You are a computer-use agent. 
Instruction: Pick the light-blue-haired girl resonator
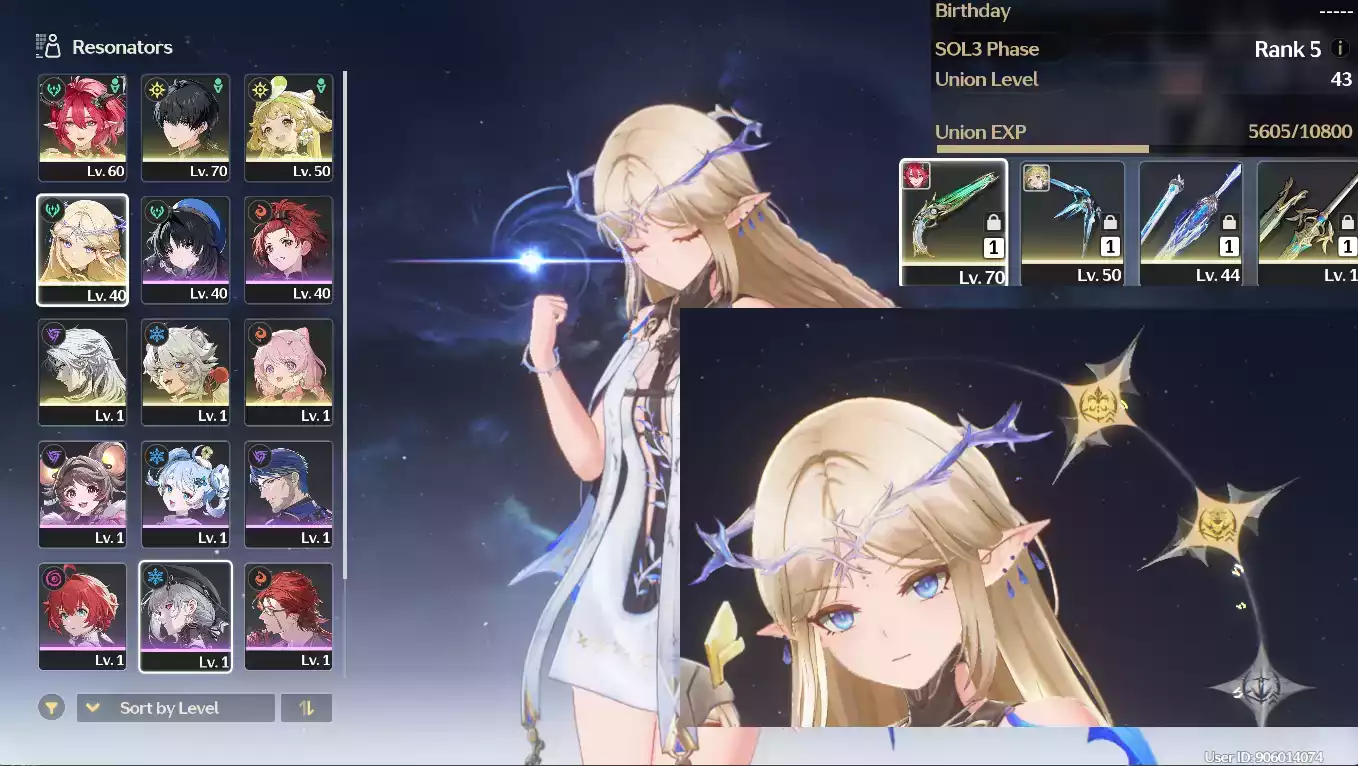coord(185,494)
